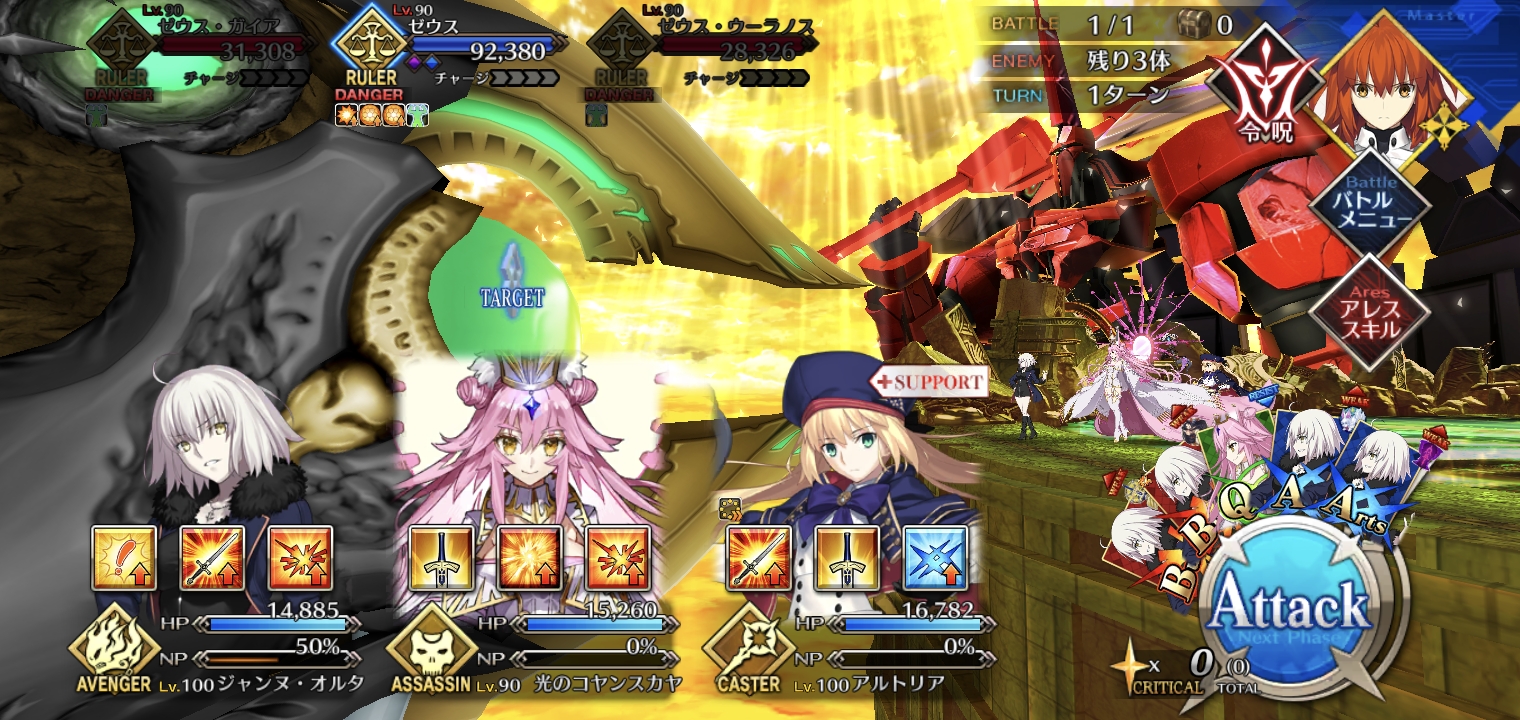The image size is (1520, 720).
Task: Use Koyanskaya's golden sword skill
Action: pos(441,557)
